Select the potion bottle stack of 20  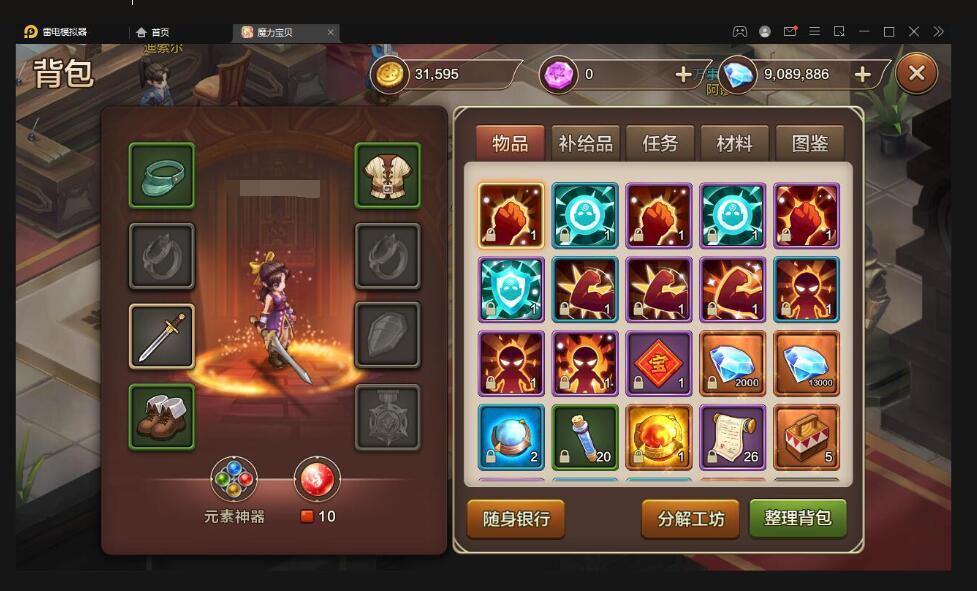pyautogui.click(x=585, y=438)
